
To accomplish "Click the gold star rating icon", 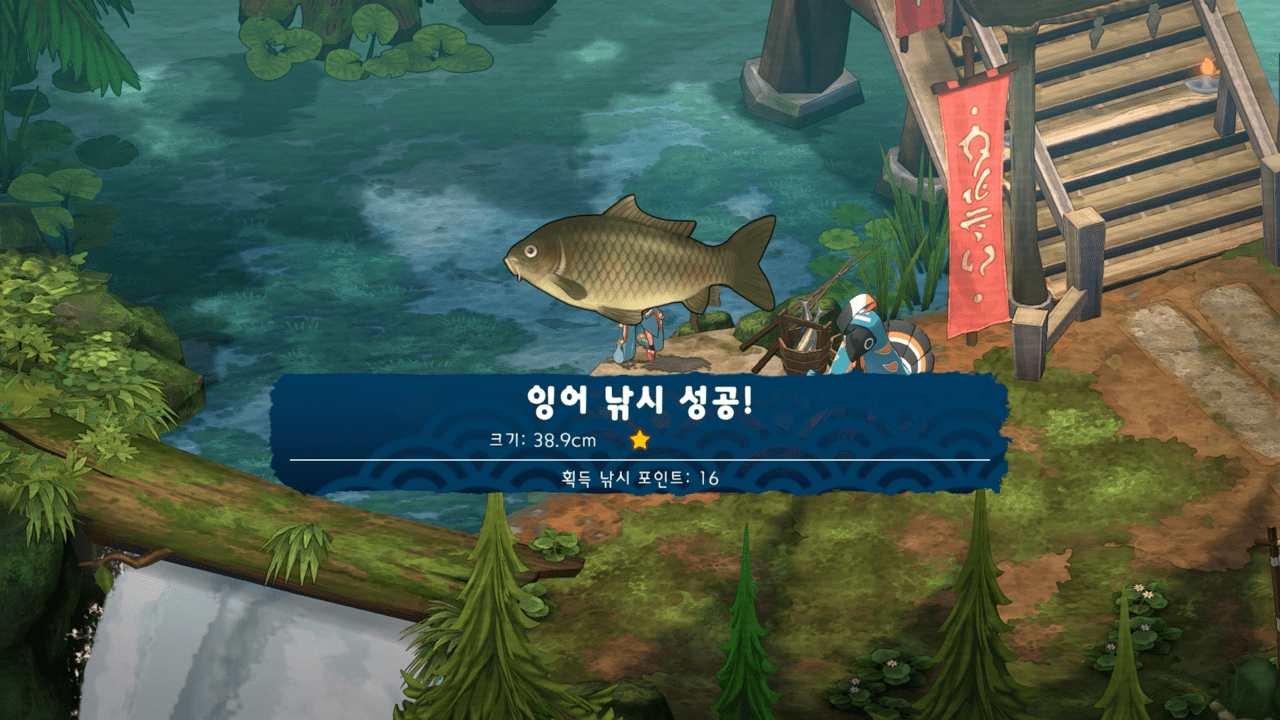I will [641, 437].
